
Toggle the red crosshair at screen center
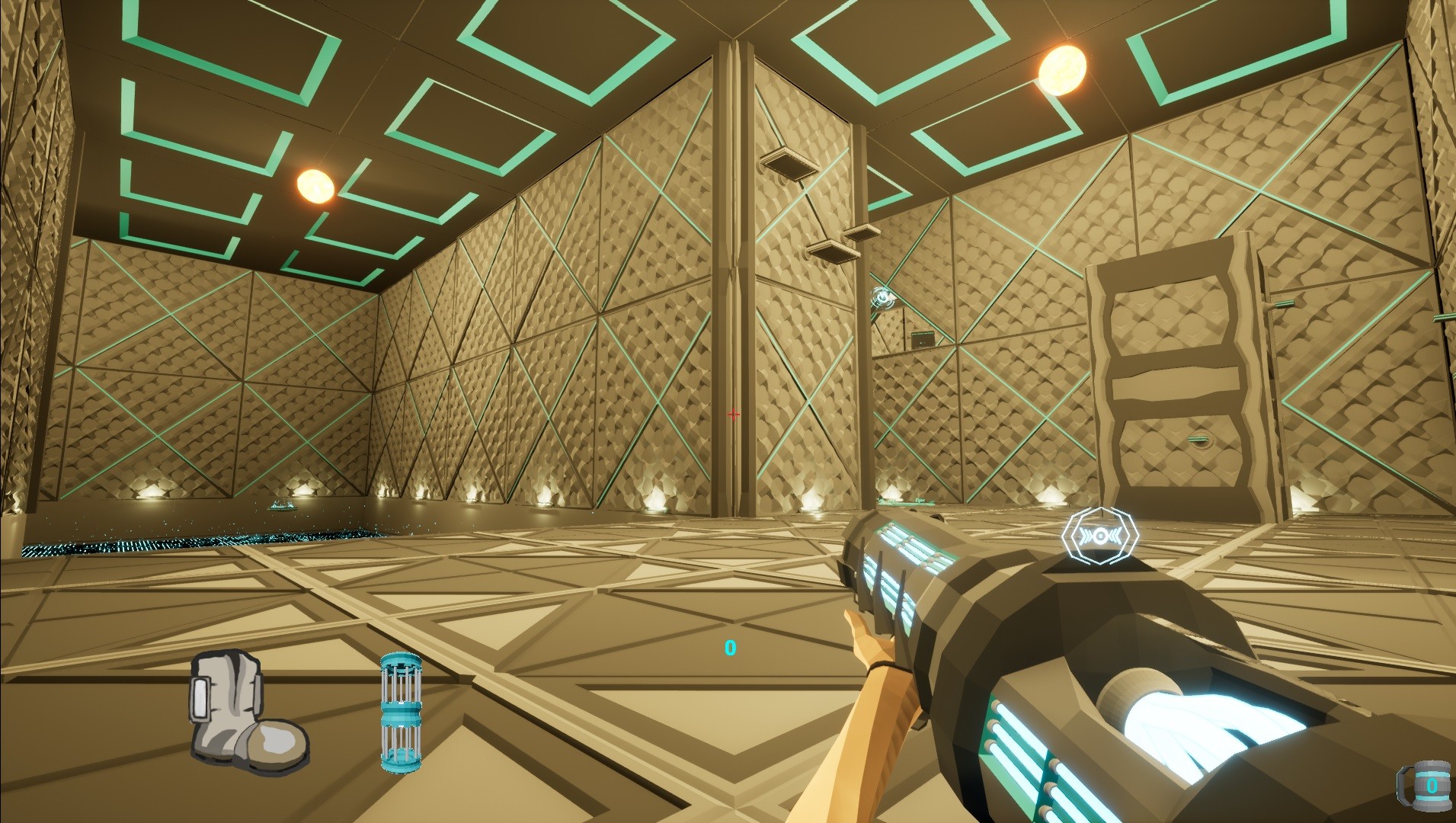(734, 414)
